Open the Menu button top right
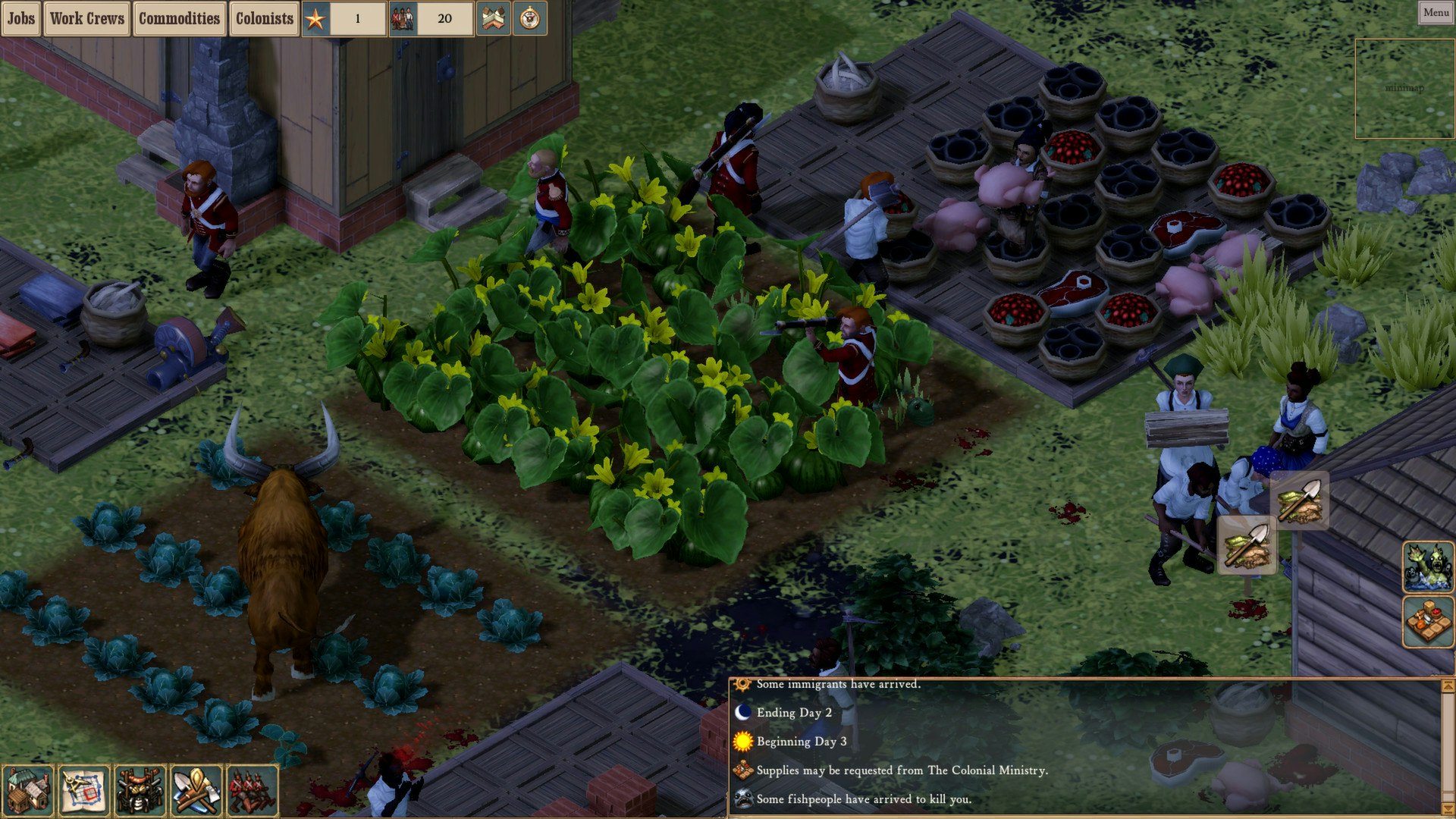This screenshot has width=1456, height=819. point(1435,12)
